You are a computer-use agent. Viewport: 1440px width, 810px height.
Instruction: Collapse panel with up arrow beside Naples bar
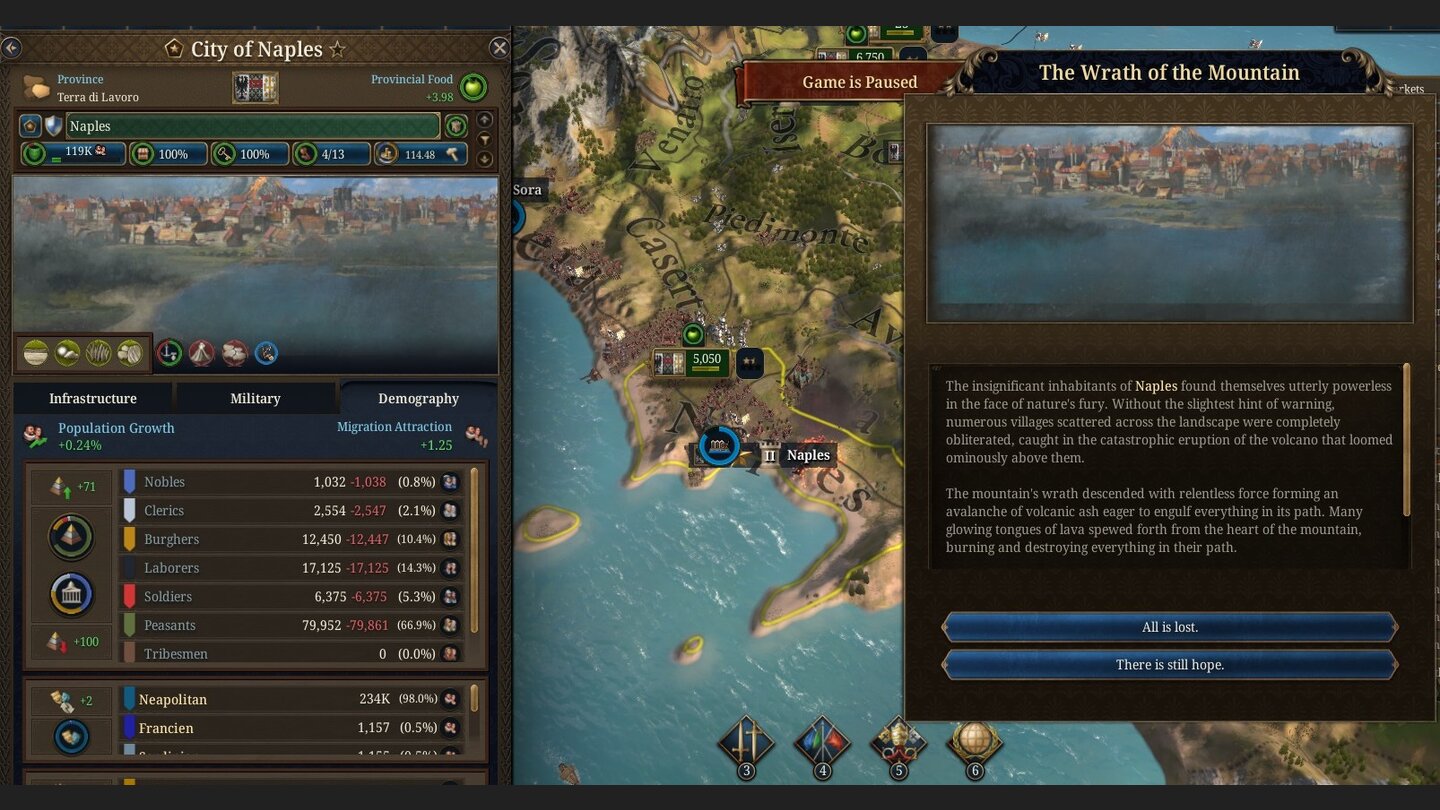click(x=486, y=120)
